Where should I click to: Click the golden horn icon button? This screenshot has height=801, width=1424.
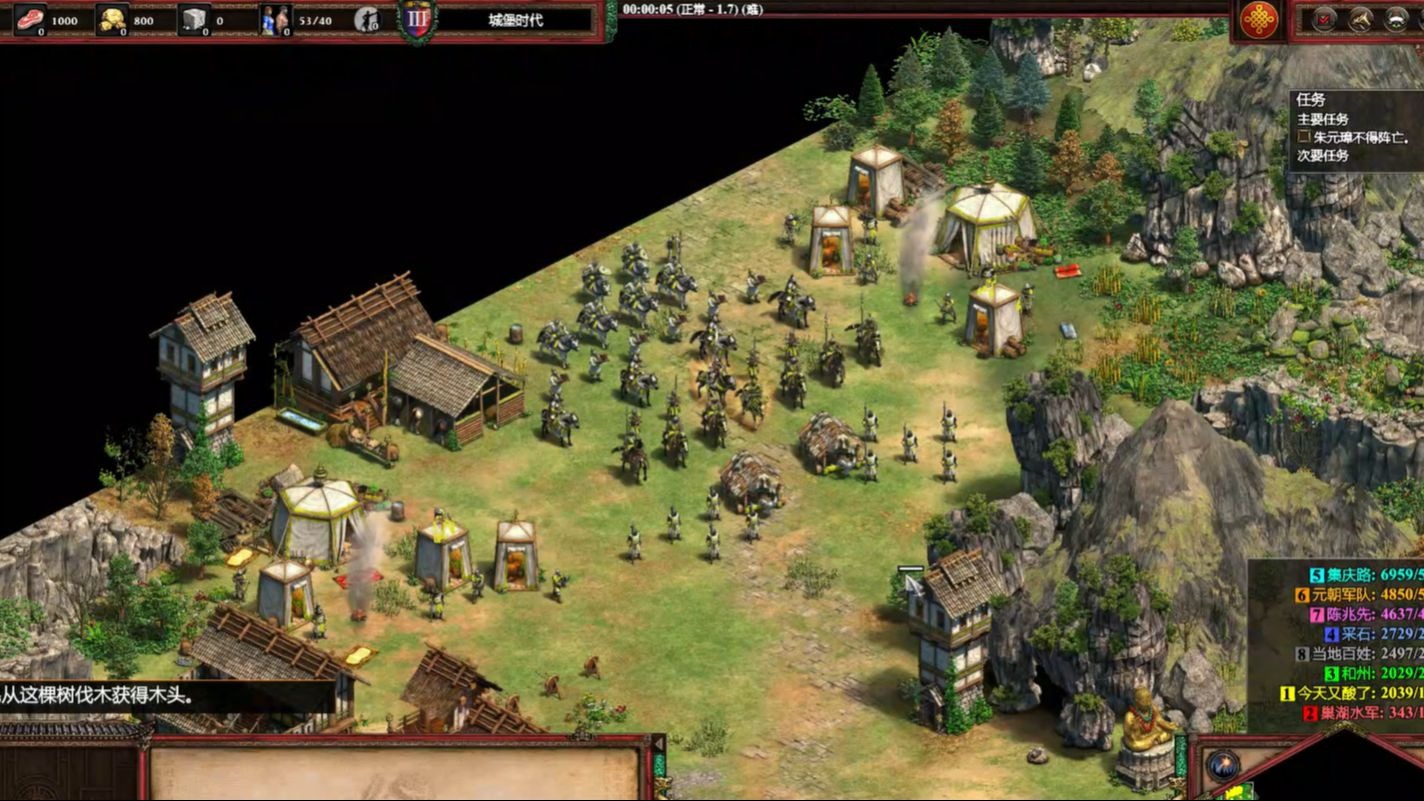[1360, 19]
